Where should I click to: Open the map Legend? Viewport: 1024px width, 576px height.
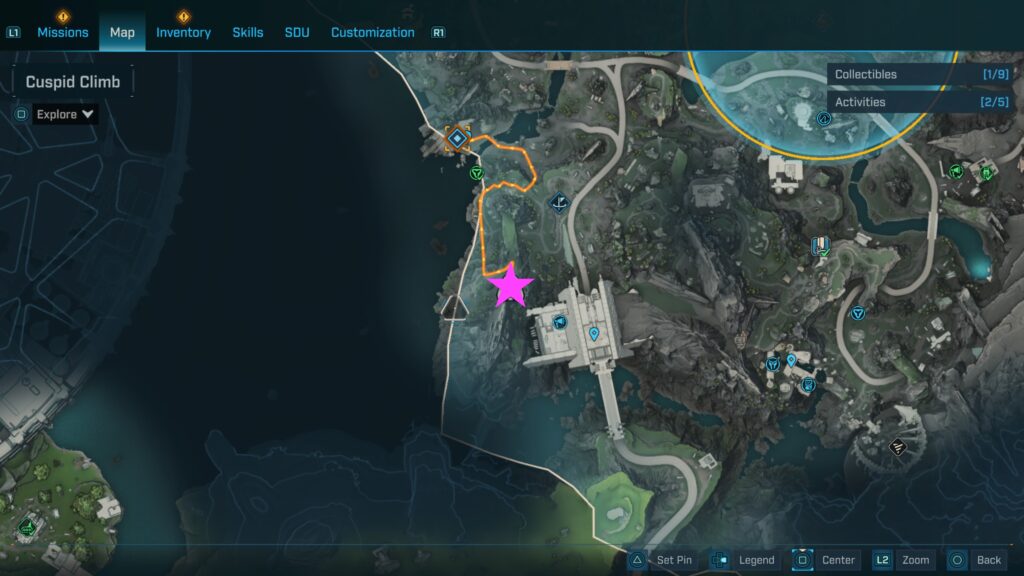(745, 560)
